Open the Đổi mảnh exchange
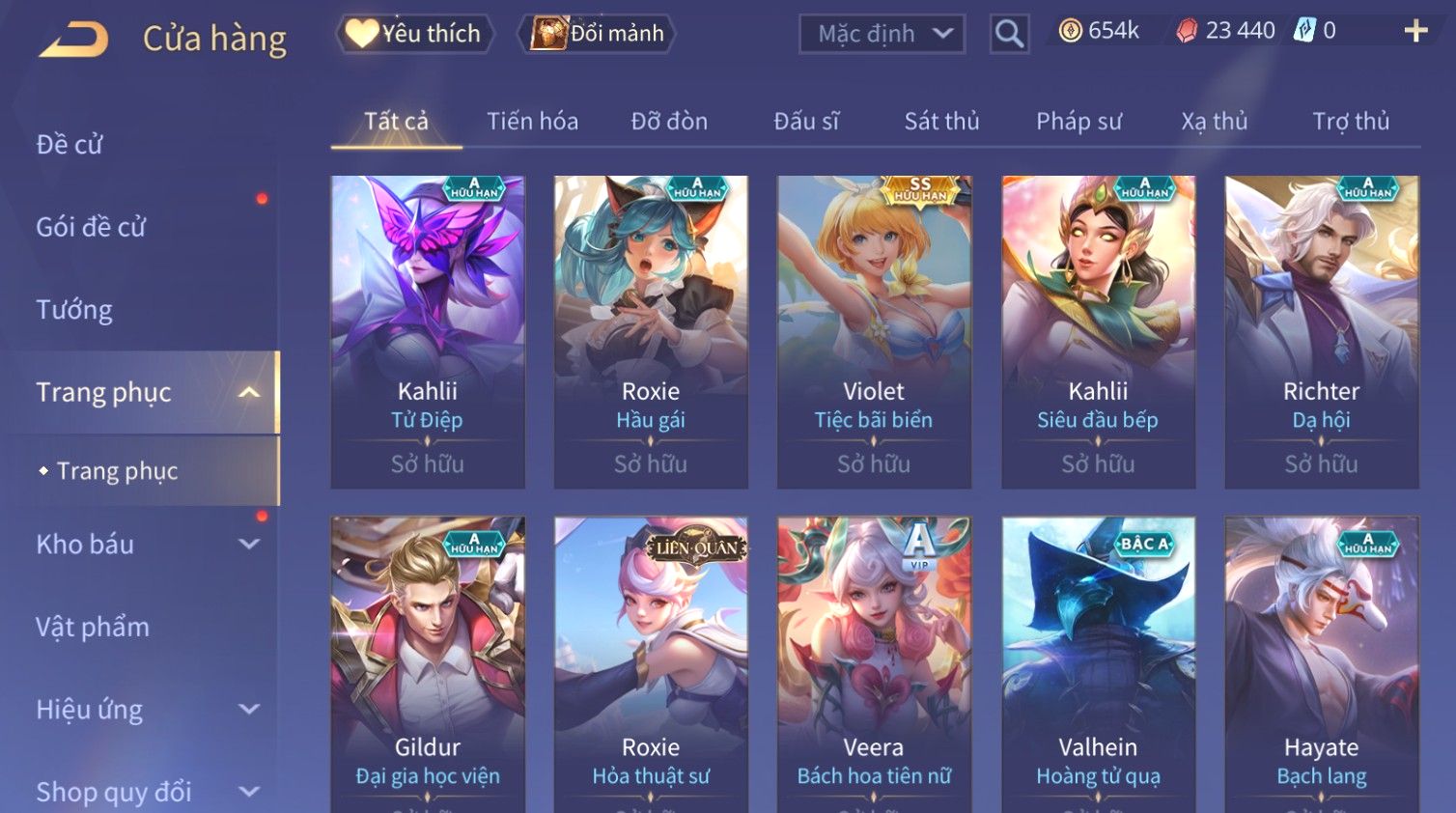The height and width of the screenshot is (813, 1456). [598, 34]
